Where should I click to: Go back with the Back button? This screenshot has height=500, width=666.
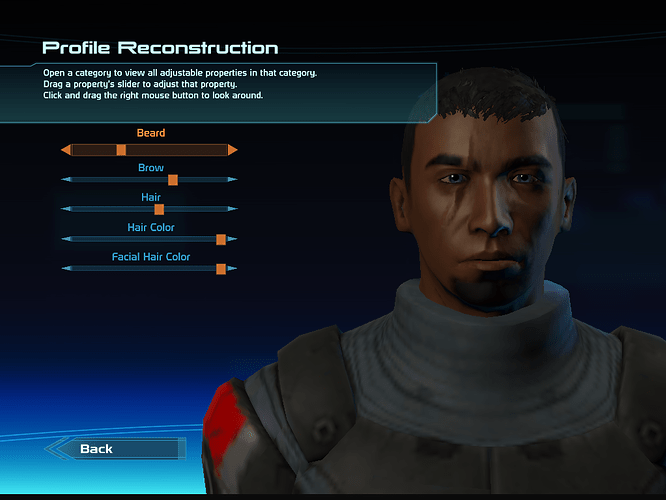coord(97,449)
